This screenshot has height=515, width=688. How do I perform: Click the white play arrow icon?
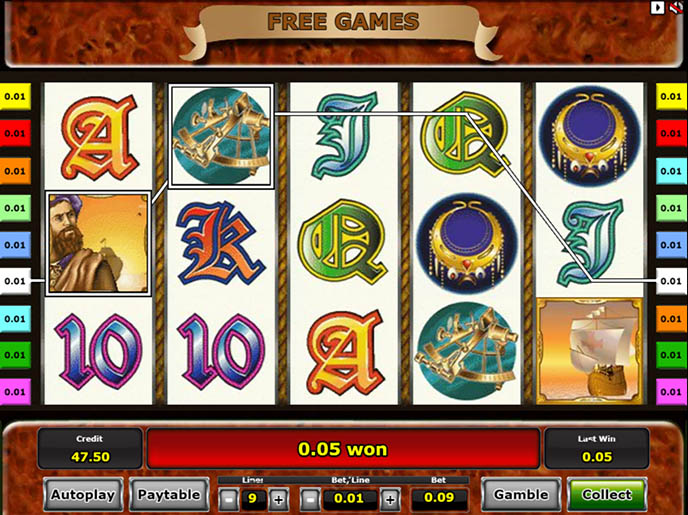point(658,8)
